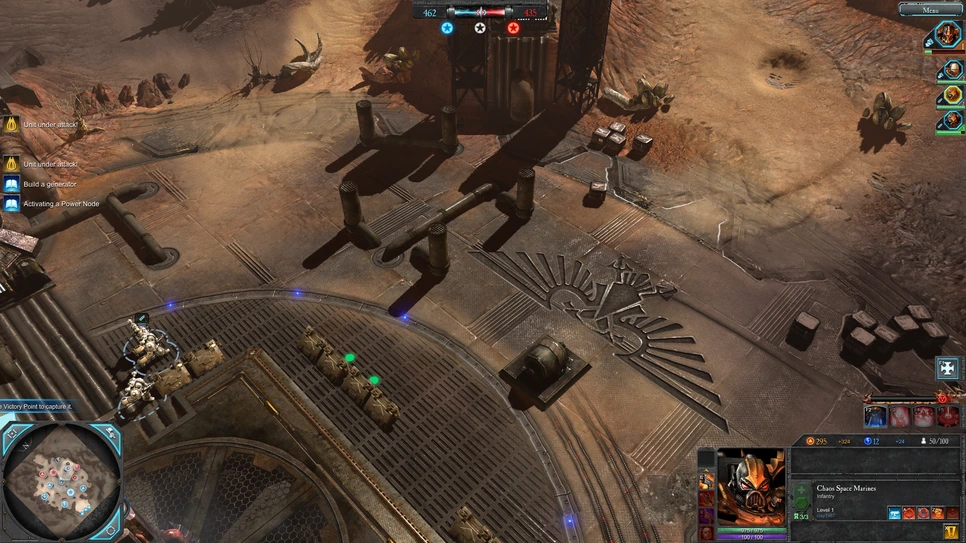Activate the blue bolter weapon ability

pyautogui.click(x=894, y=513)
